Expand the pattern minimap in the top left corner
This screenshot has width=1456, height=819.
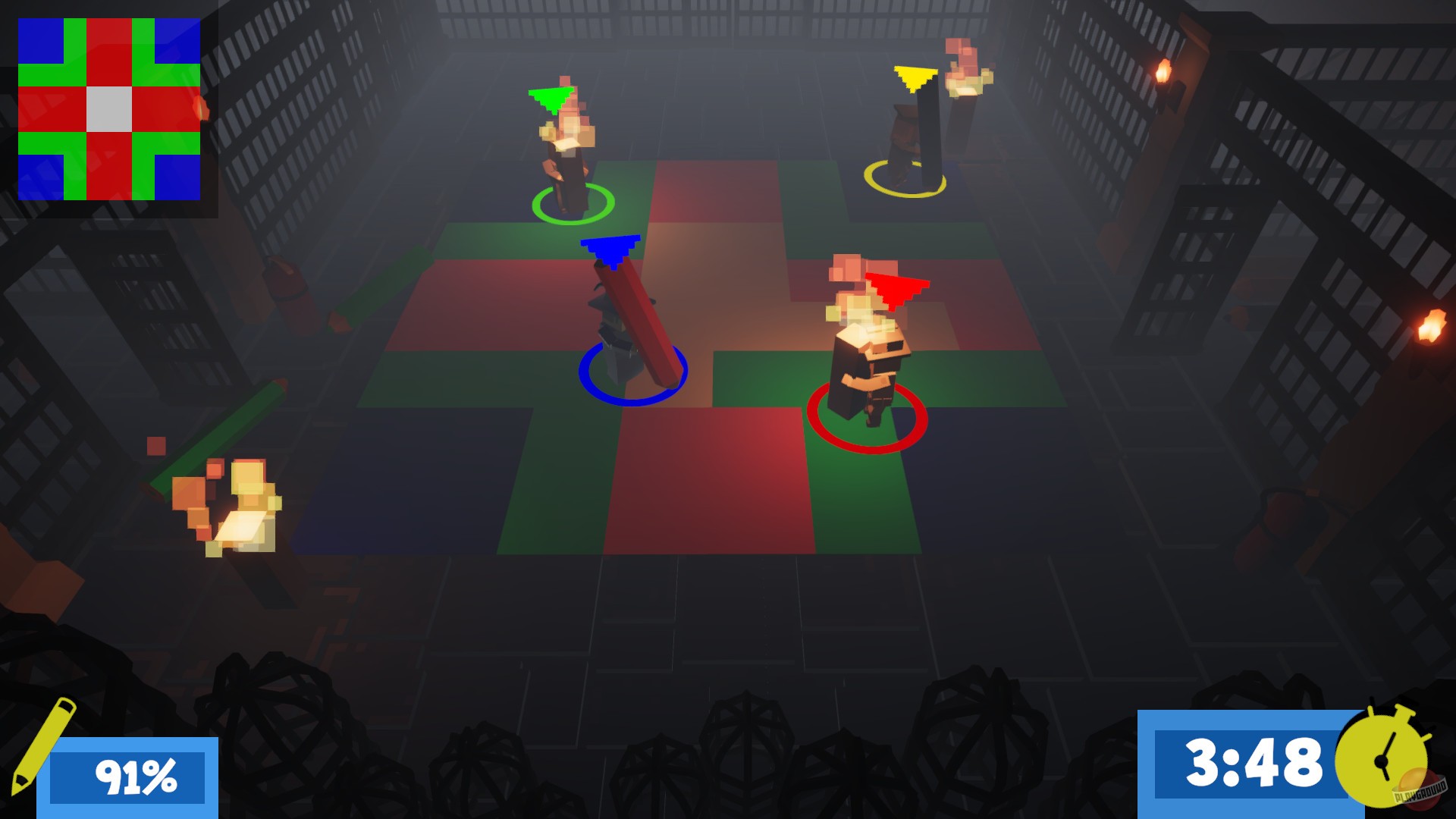click(x=108, y=108)
